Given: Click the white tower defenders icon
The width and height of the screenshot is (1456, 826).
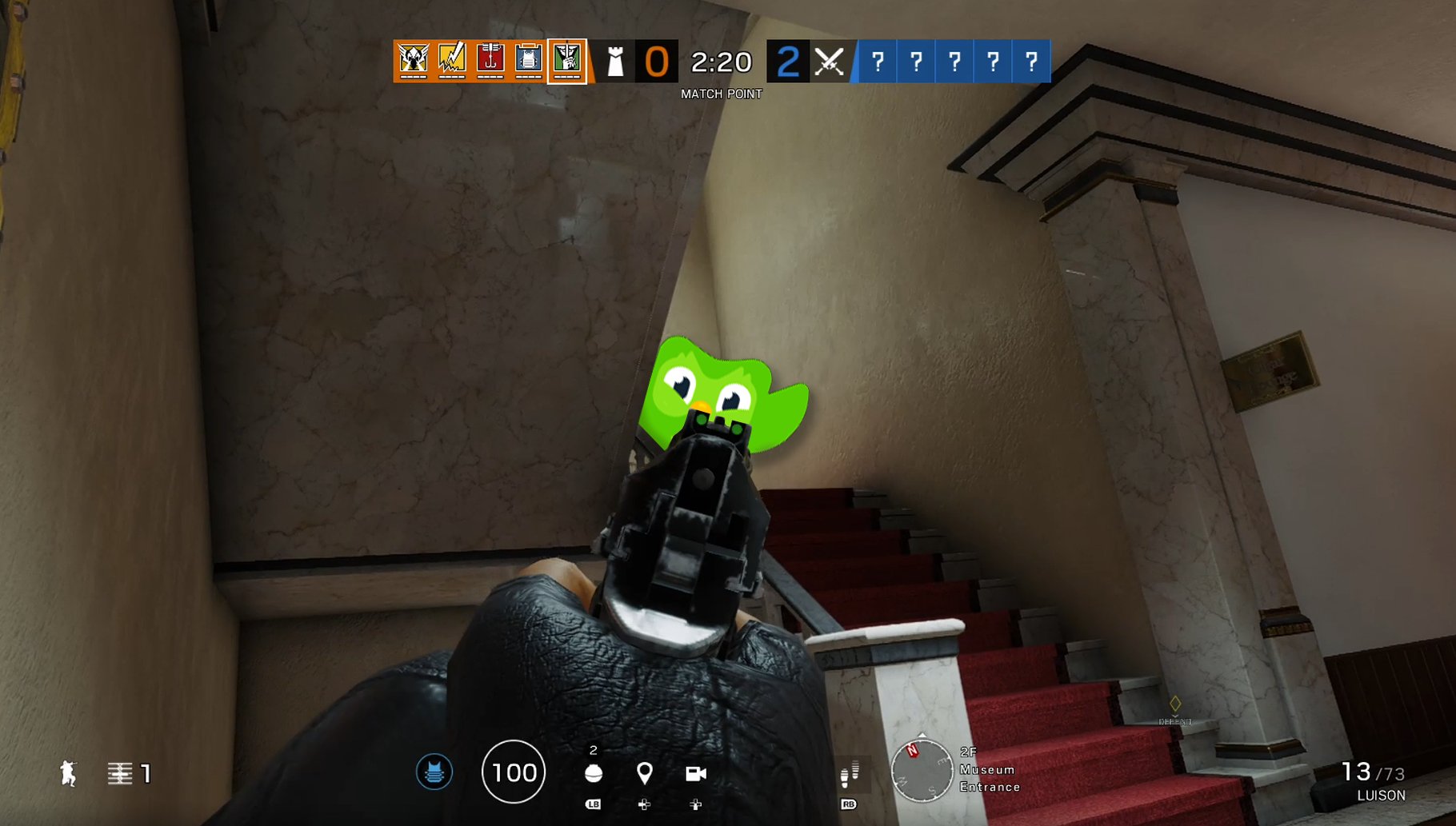Looking at the screenshot, I should click(x=615, y=62).
